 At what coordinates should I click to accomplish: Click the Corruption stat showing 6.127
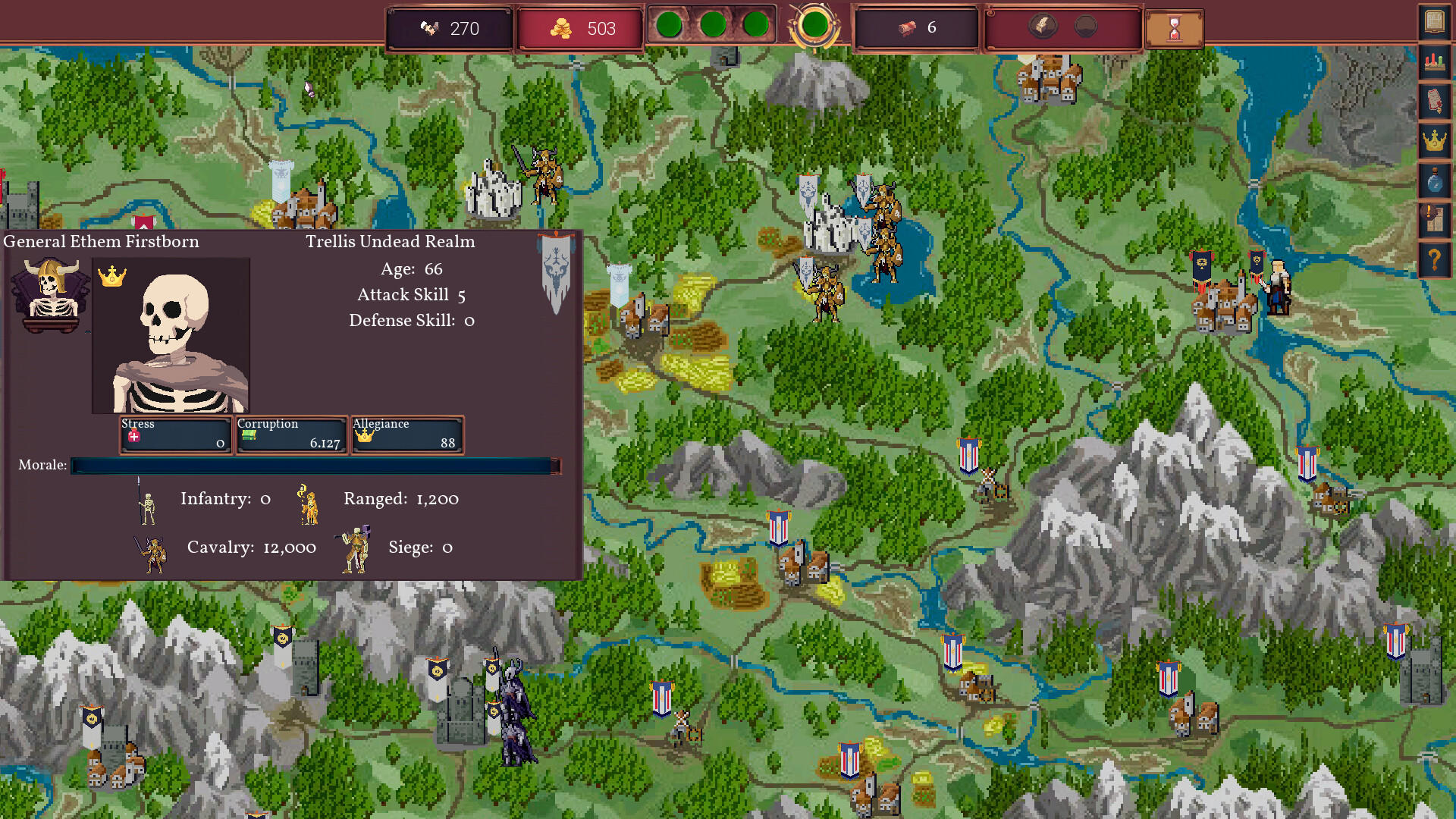[x=290, y=435]
